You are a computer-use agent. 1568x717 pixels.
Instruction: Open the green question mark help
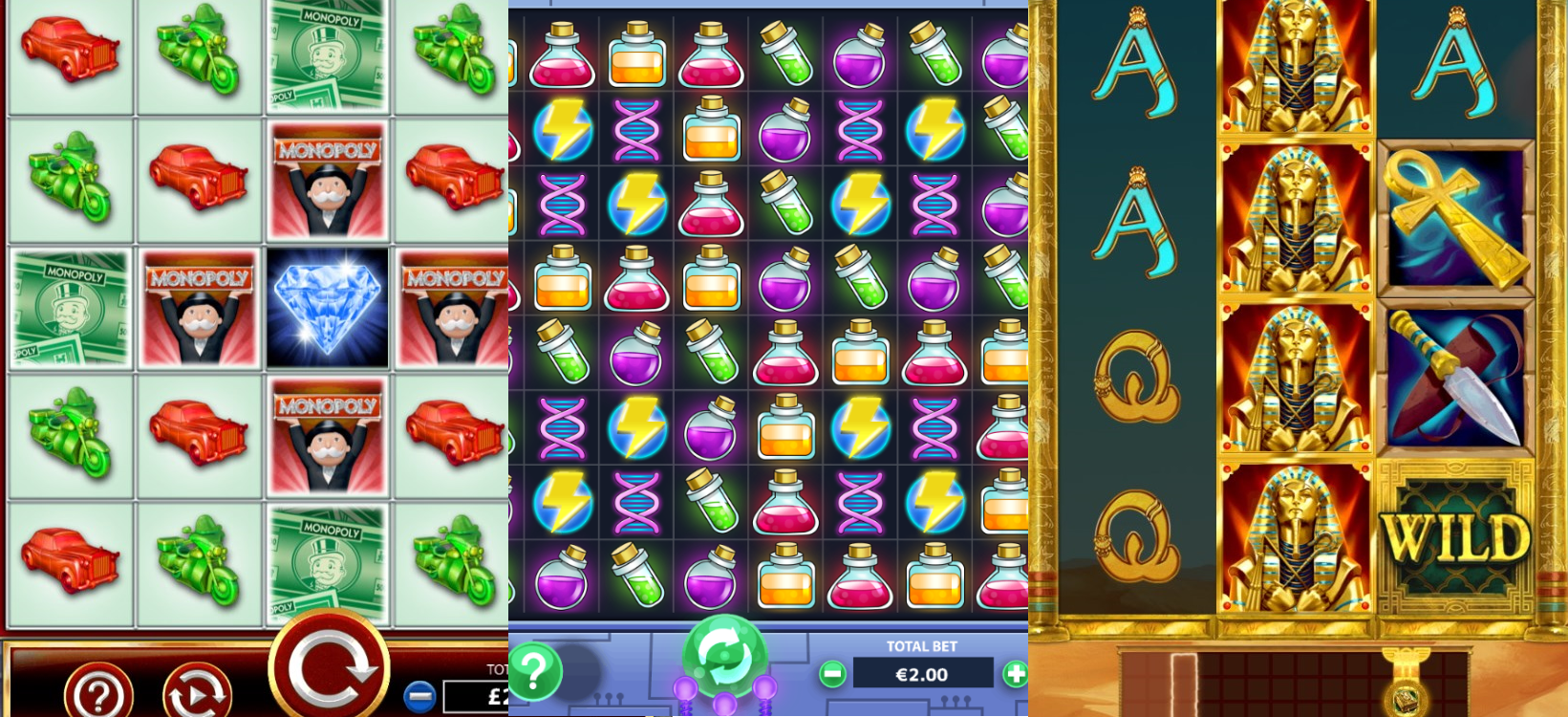pyautogui.click(x=534, y=670)
